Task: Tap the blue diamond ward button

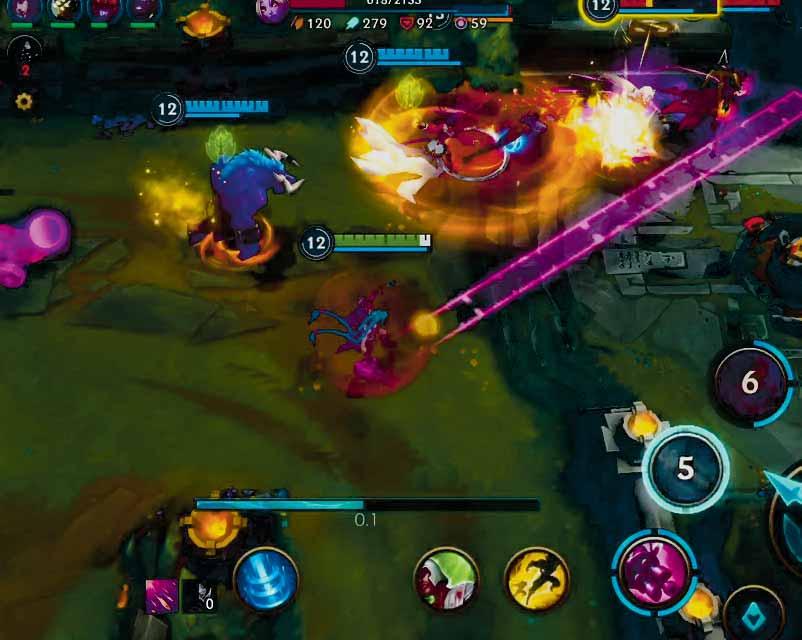Action: pyautogui.click(x=752, y=614)
